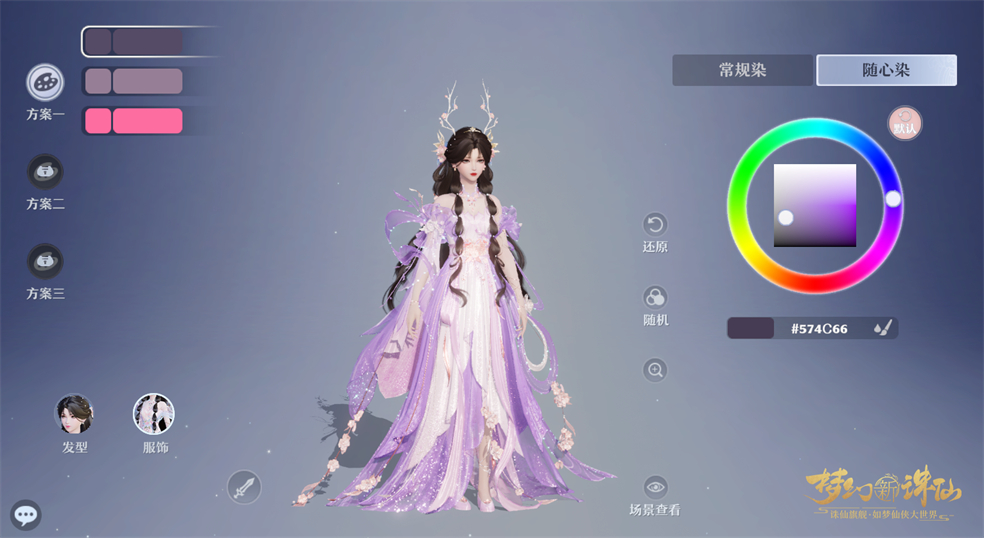This screenshot has width=984, height=538.
Task: Pick the pink color row
Action: click(x=135, y=121)
